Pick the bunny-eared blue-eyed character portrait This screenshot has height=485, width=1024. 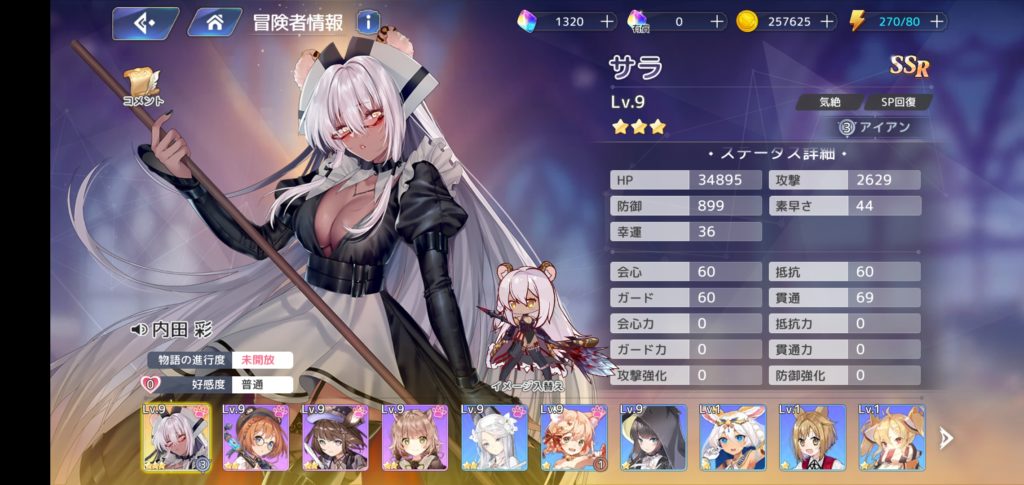point(733,437)
